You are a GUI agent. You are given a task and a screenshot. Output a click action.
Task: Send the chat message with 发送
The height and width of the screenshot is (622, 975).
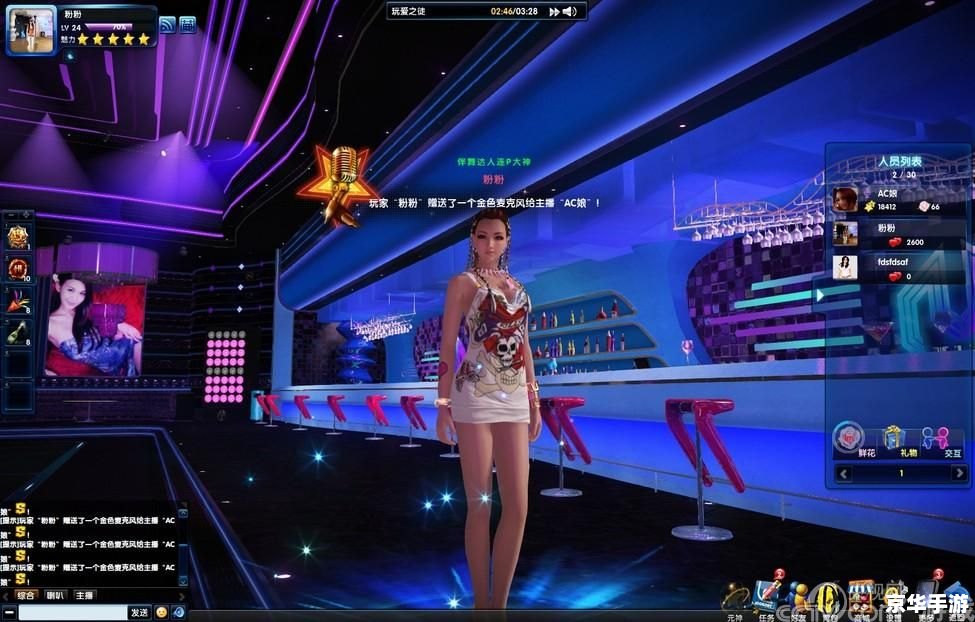point(139,612)
